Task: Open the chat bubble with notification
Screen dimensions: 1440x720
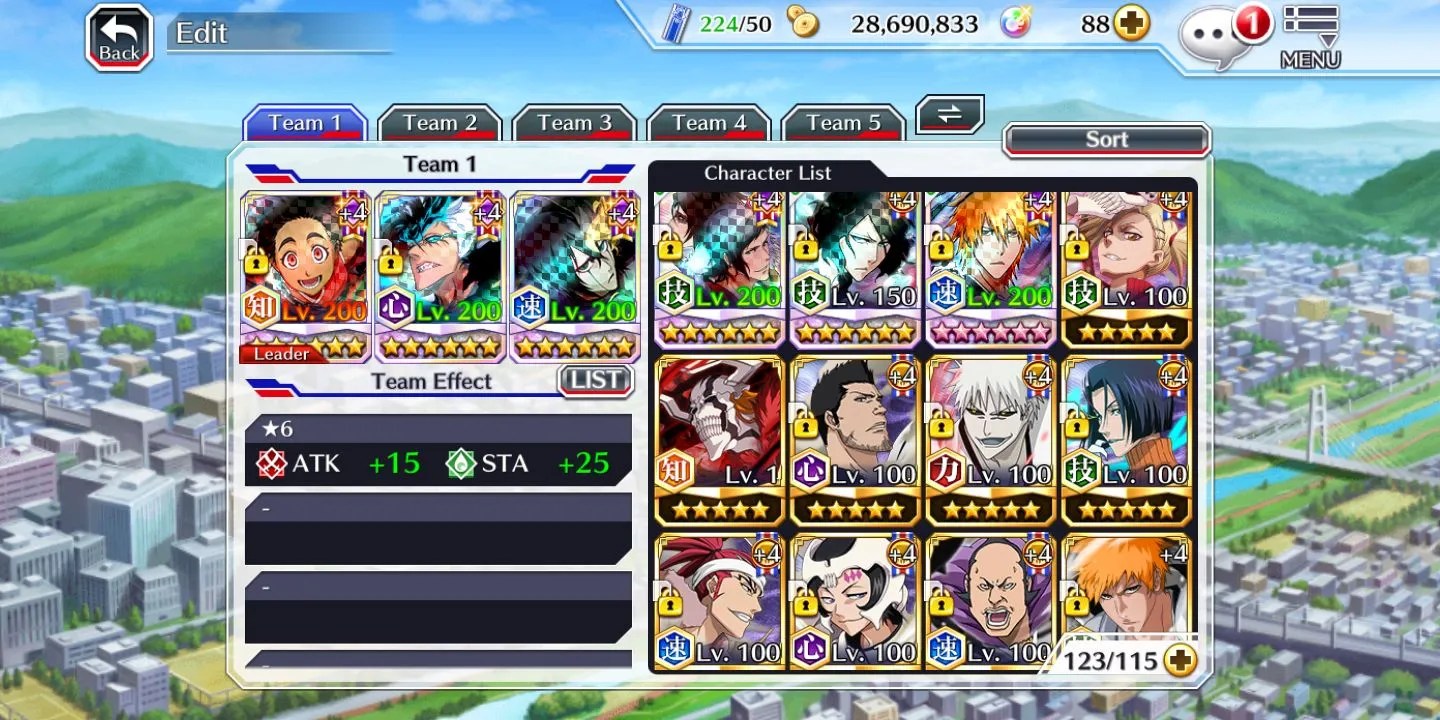Action: click(1220, 38)
